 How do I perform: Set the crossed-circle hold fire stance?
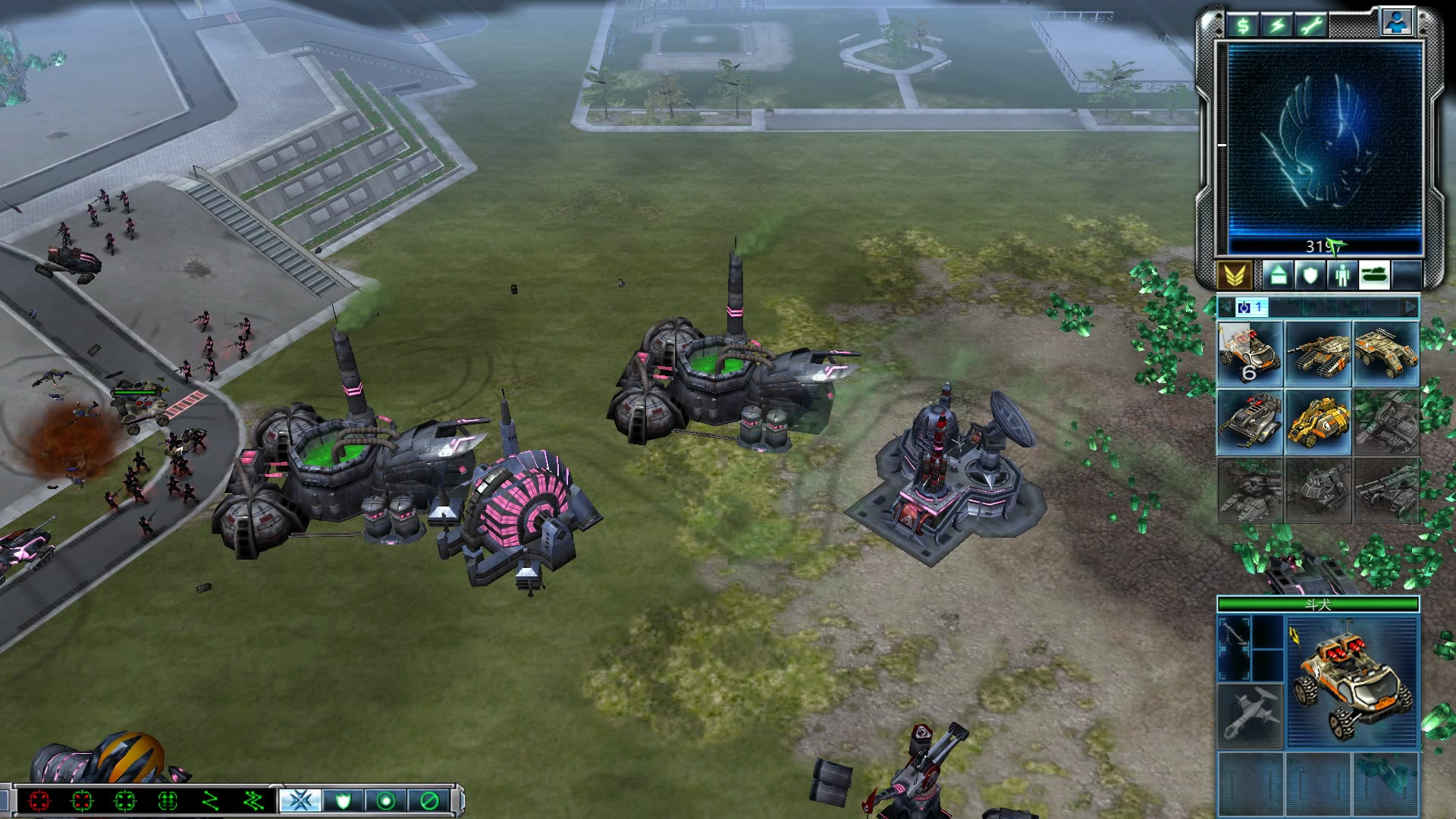tap(428, 801)
